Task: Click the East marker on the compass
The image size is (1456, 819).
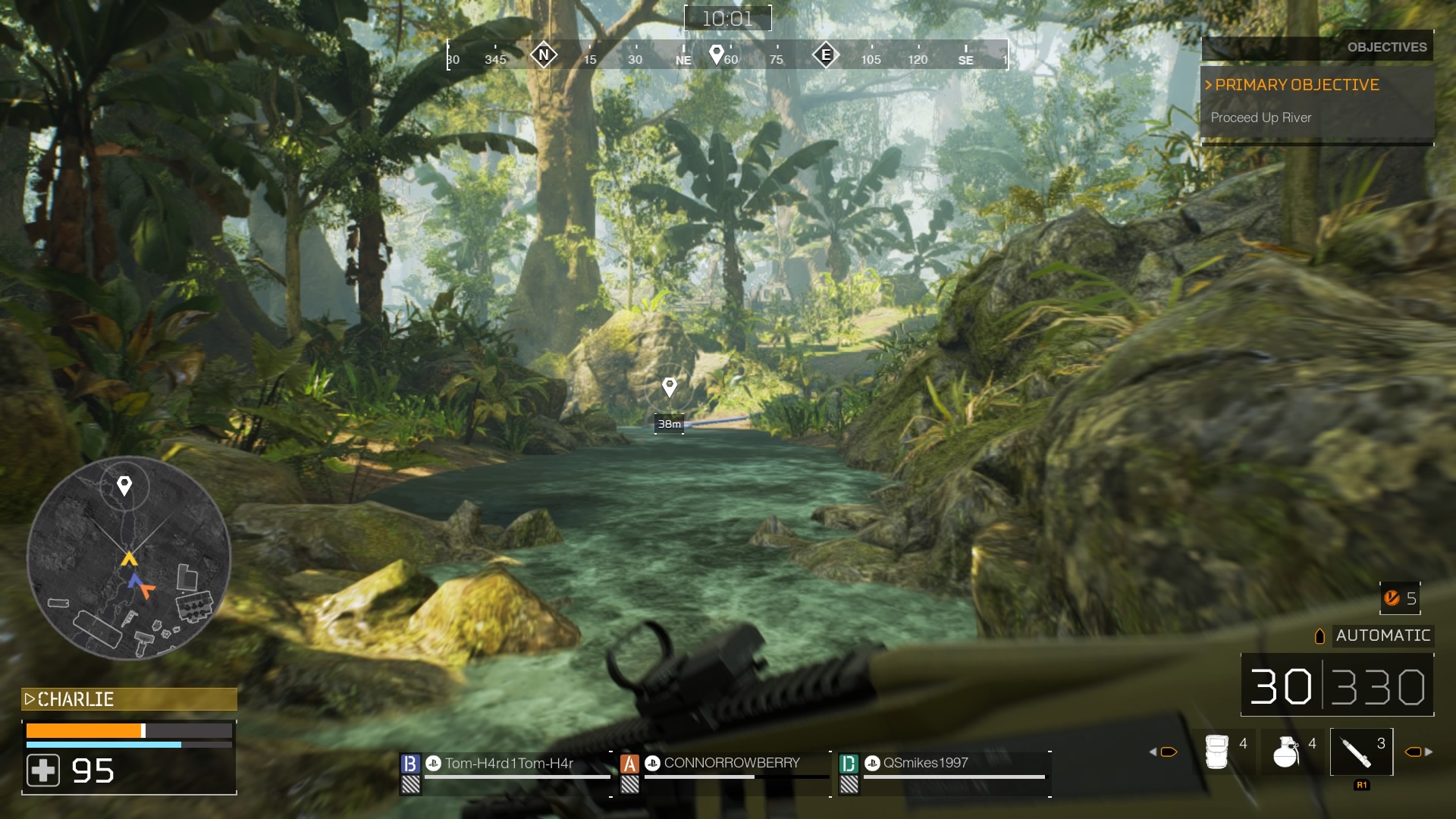Action: coord(826,55)
